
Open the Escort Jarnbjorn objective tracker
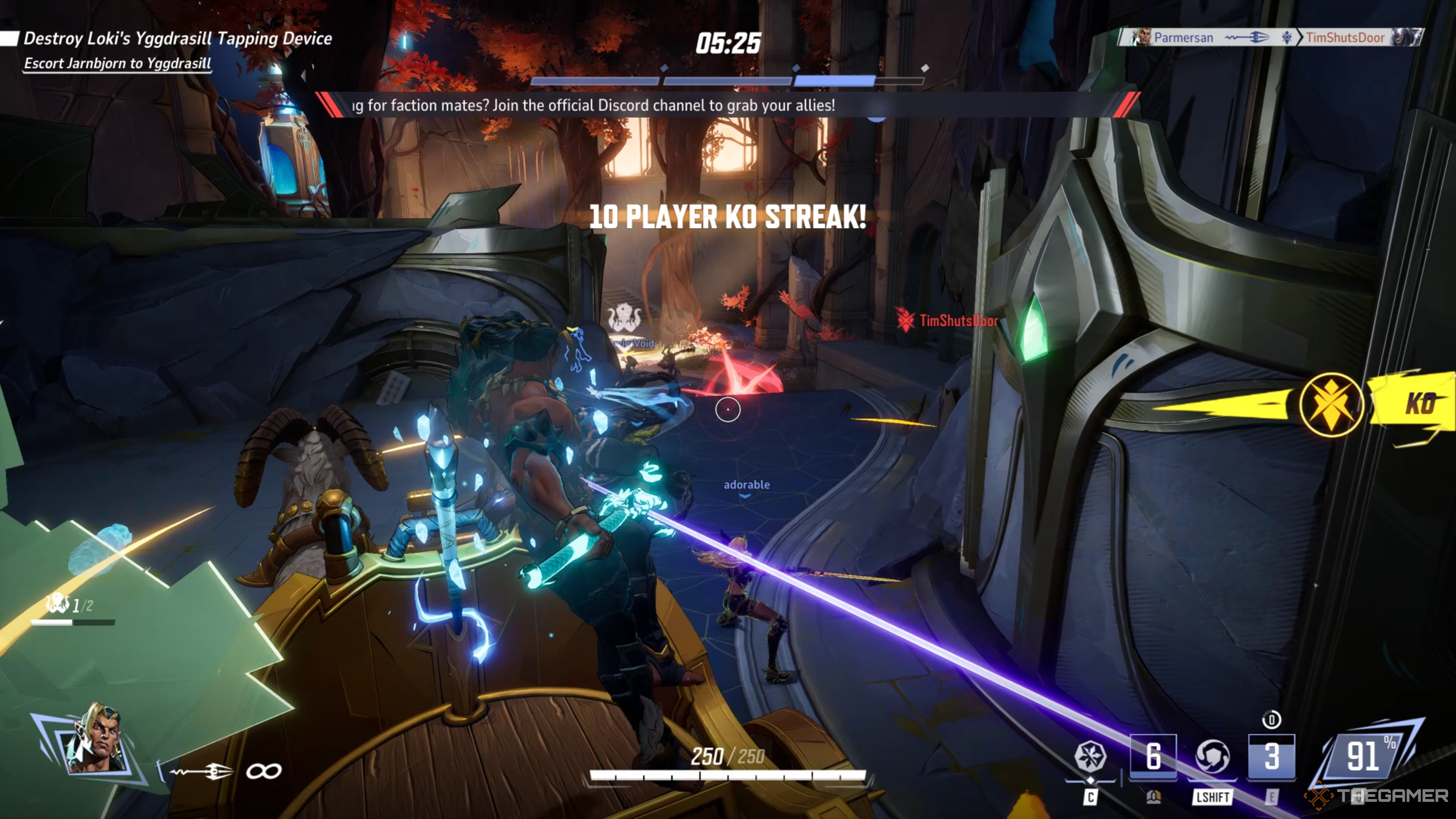pyautogui.click(x=118, y=63)
